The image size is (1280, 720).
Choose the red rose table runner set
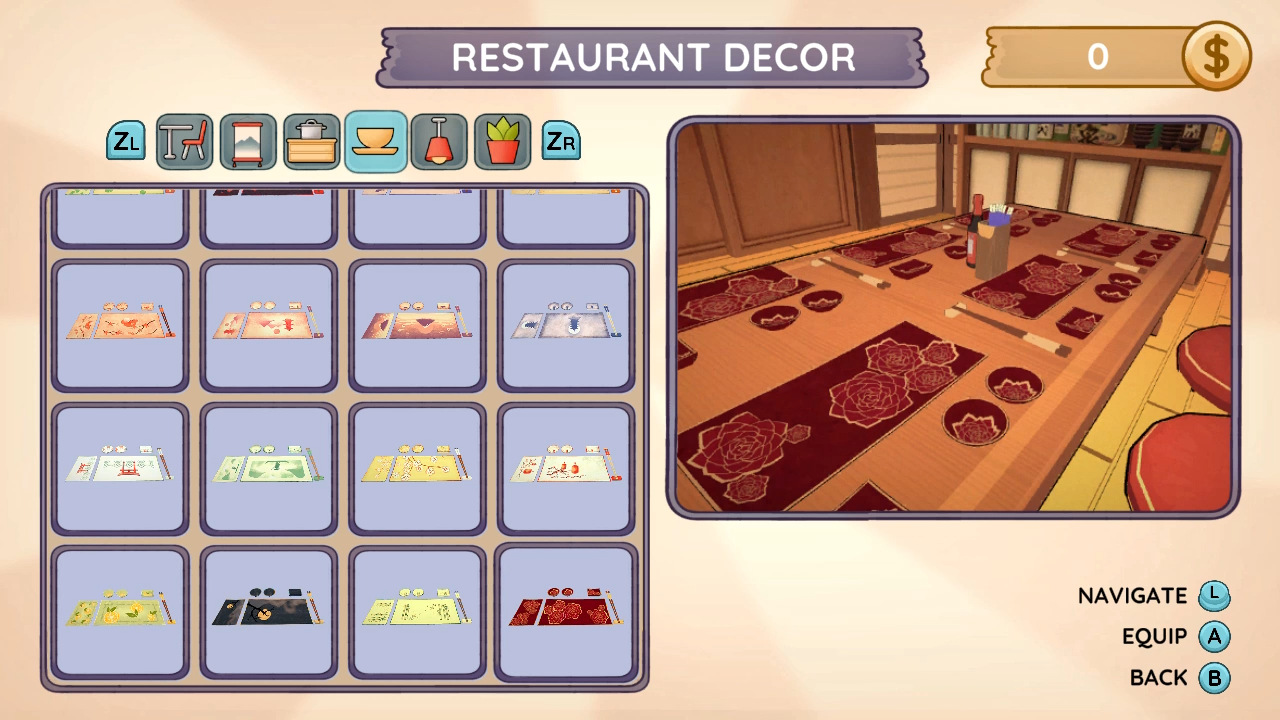[x=566, y=612]
